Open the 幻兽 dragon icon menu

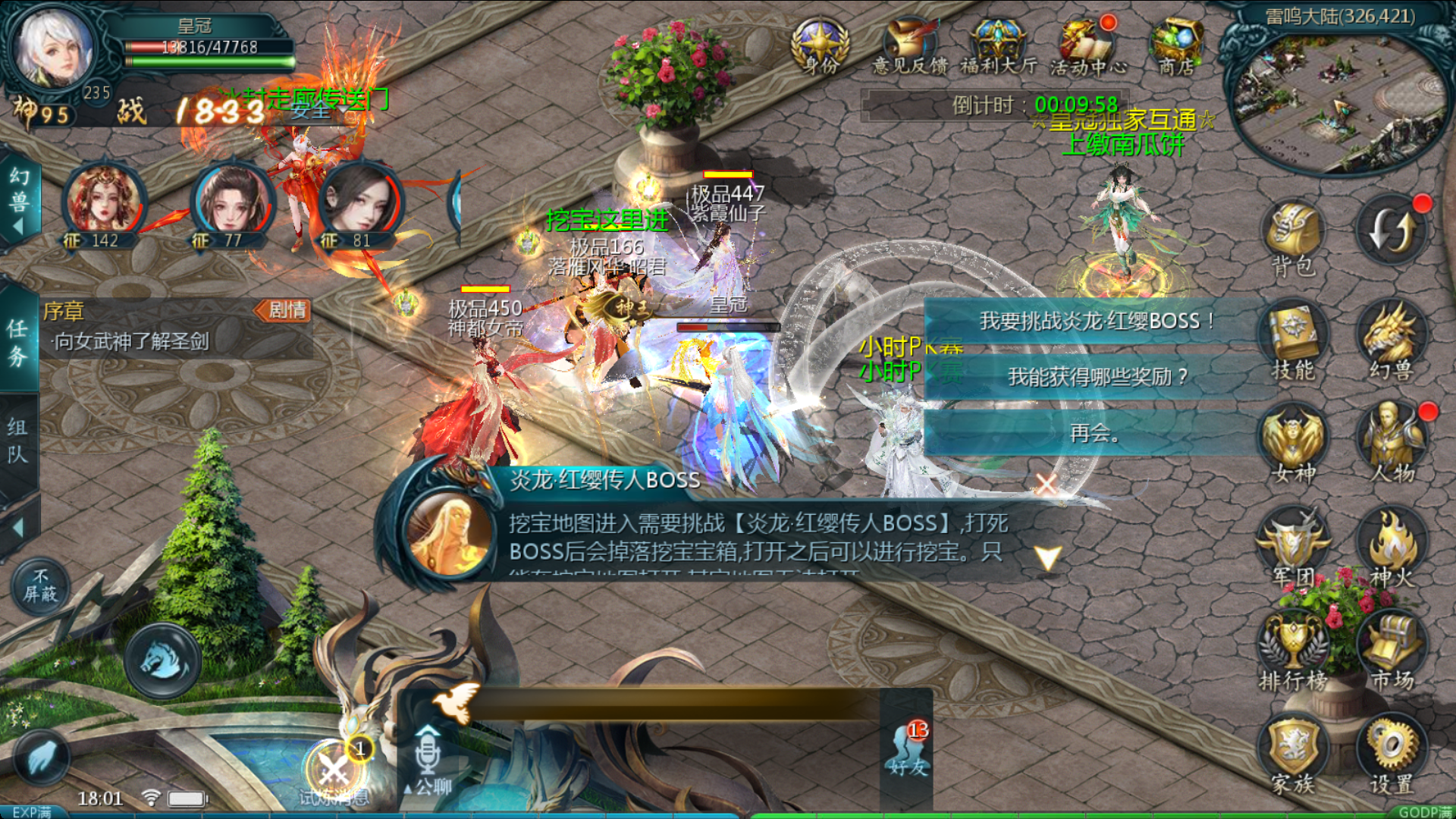click(1392, 341)
